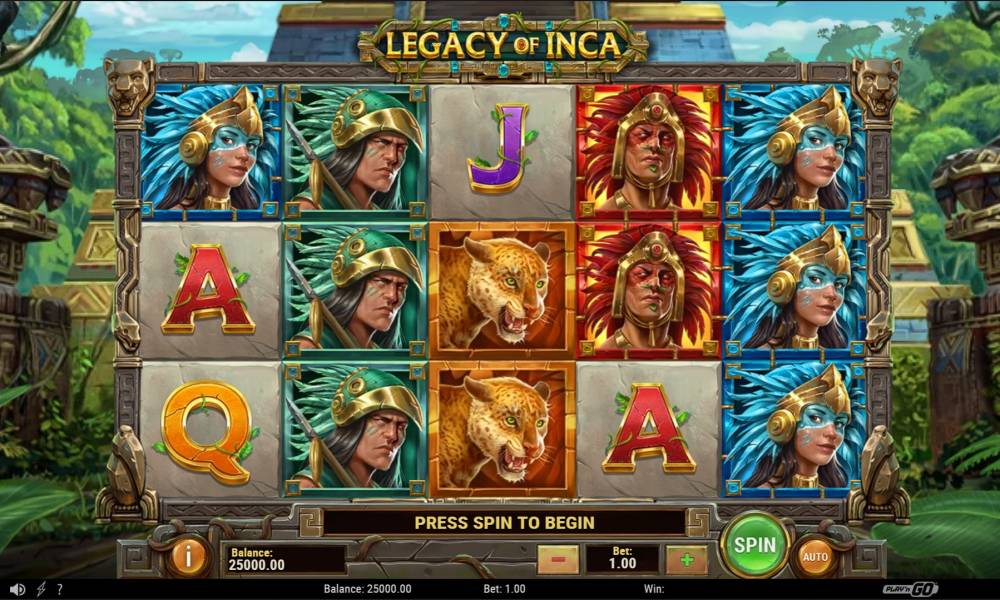Toggle fast play lightning bolt icon
Image resolution: width=1000 pixels, height=600 pixels.
coord(41,590)
